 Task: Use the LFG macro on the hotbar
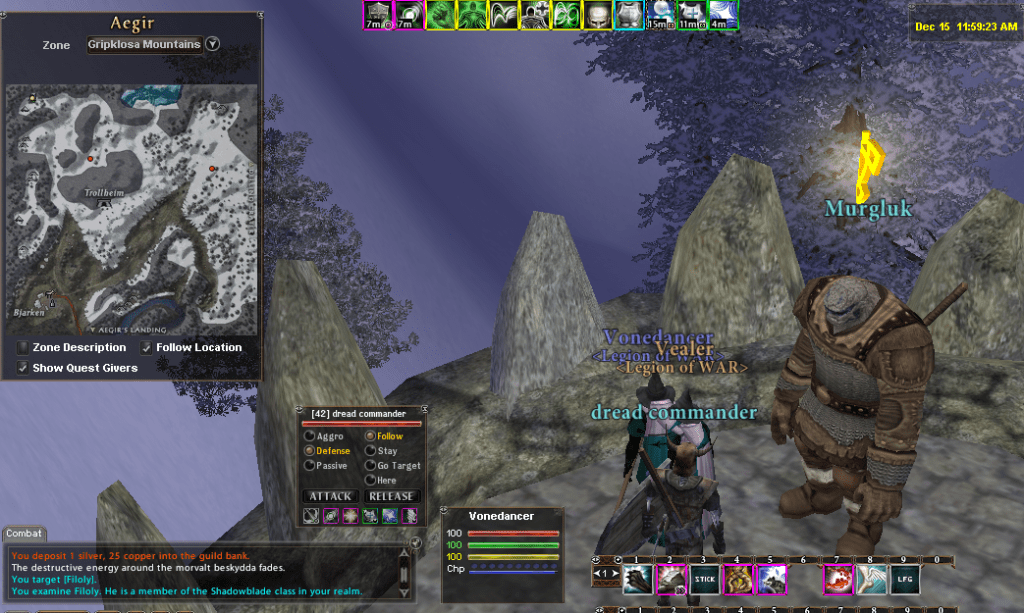(x=904, y=579)
